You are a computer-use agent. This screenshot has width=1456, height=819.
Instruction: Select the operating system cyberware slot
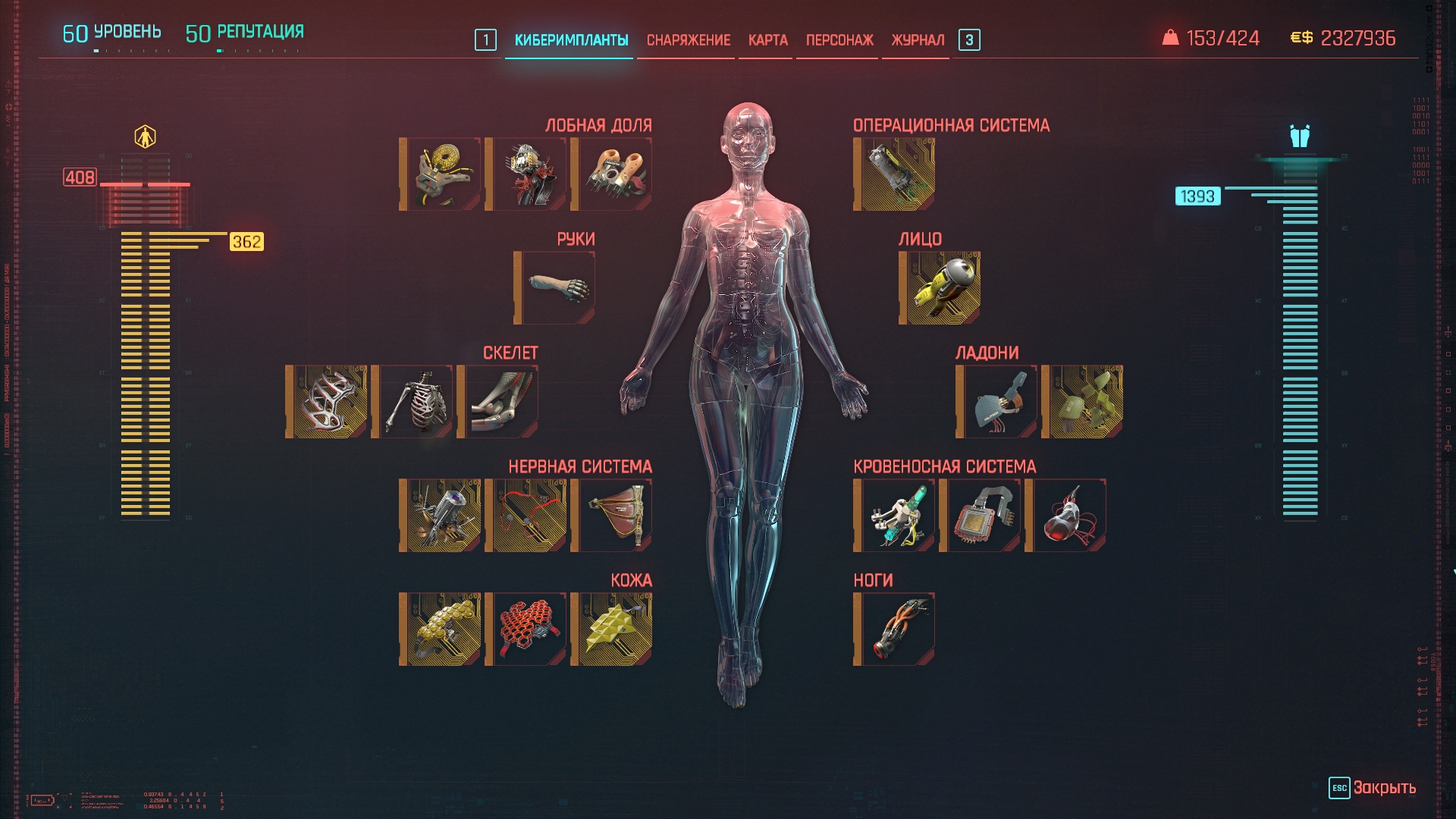pyautogui.click(x=895, y=174)
